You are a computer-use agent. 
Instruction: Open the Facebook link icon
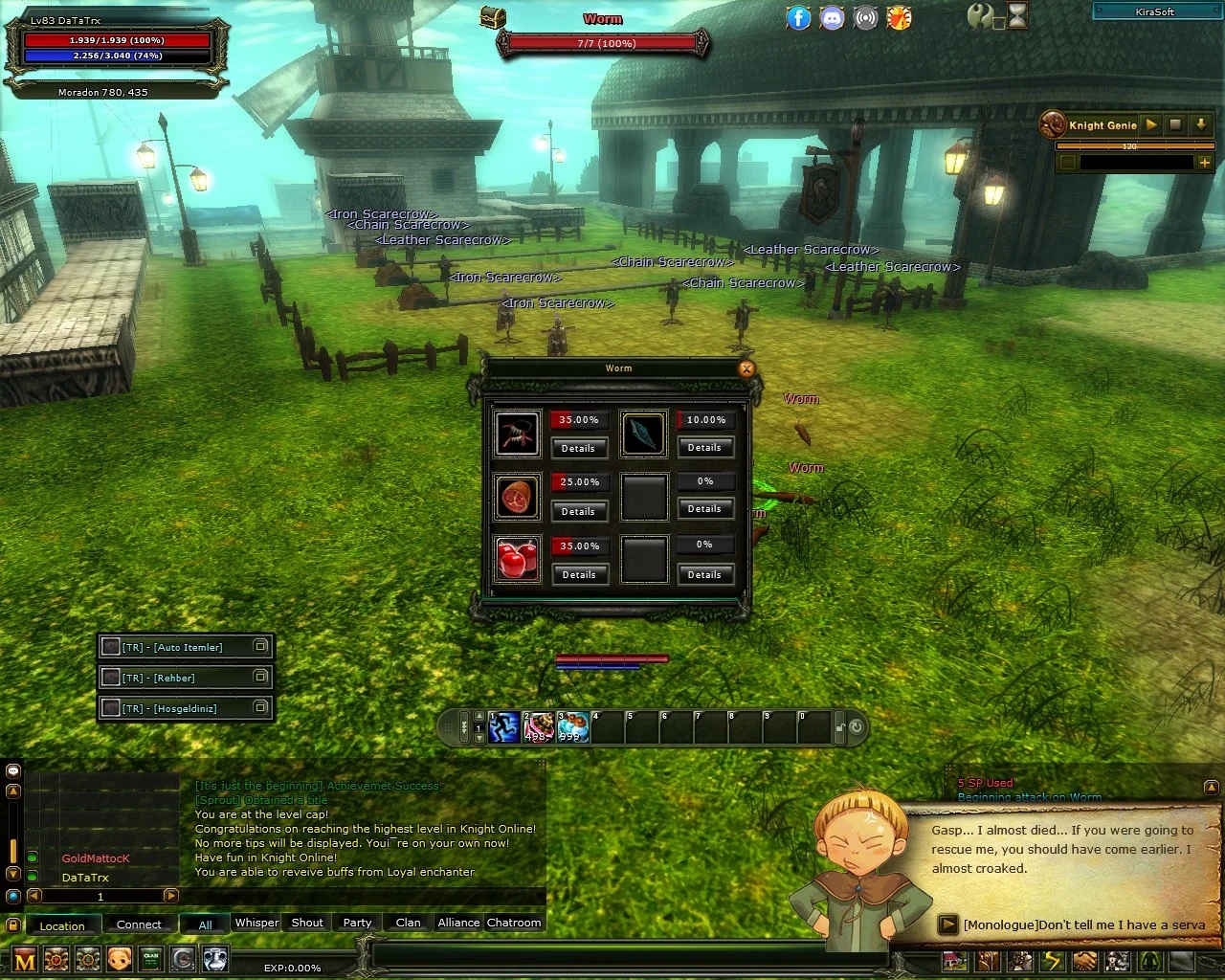(x=798, y=17)
